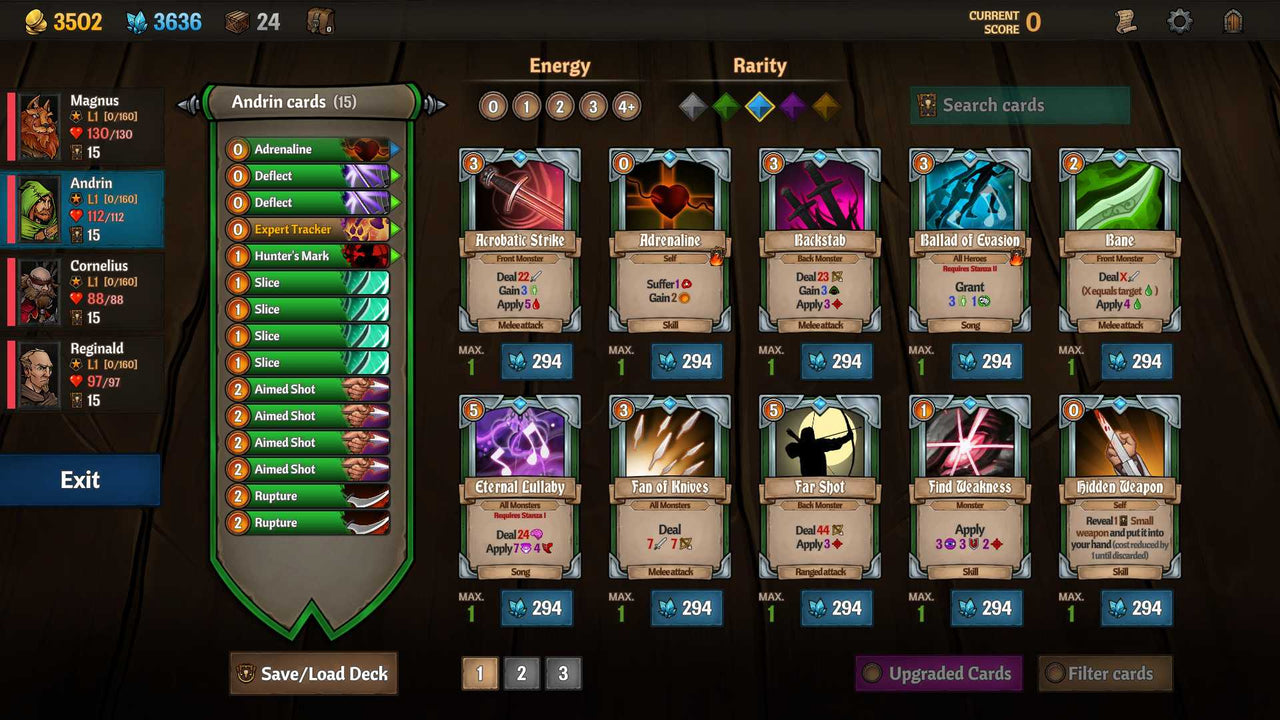
Task: Open the Save/Load Deck panel
Action: pyautogui.click(x=313, y=673)
